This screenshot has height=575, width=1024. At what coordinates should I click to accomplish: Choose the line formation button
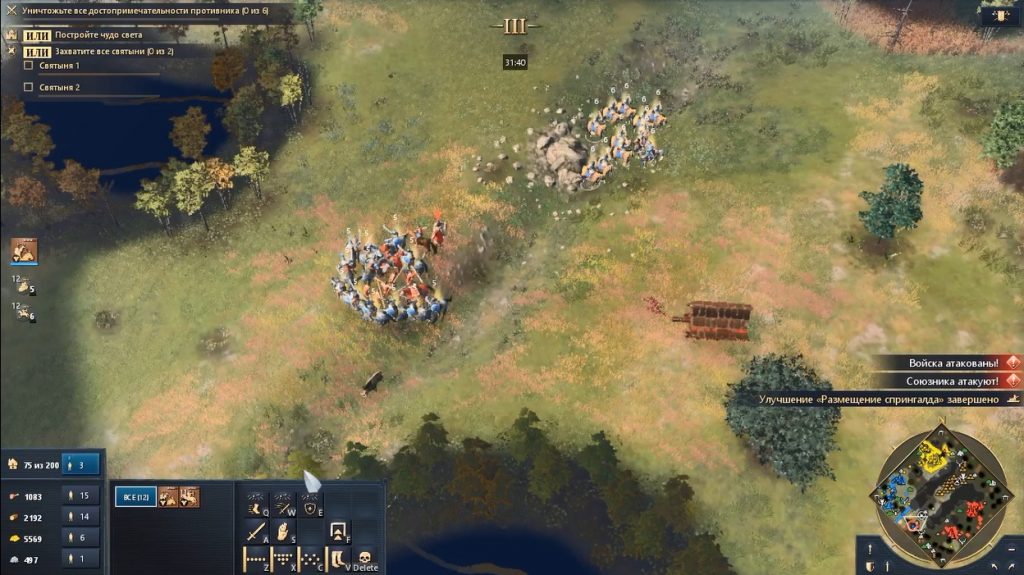255,559
